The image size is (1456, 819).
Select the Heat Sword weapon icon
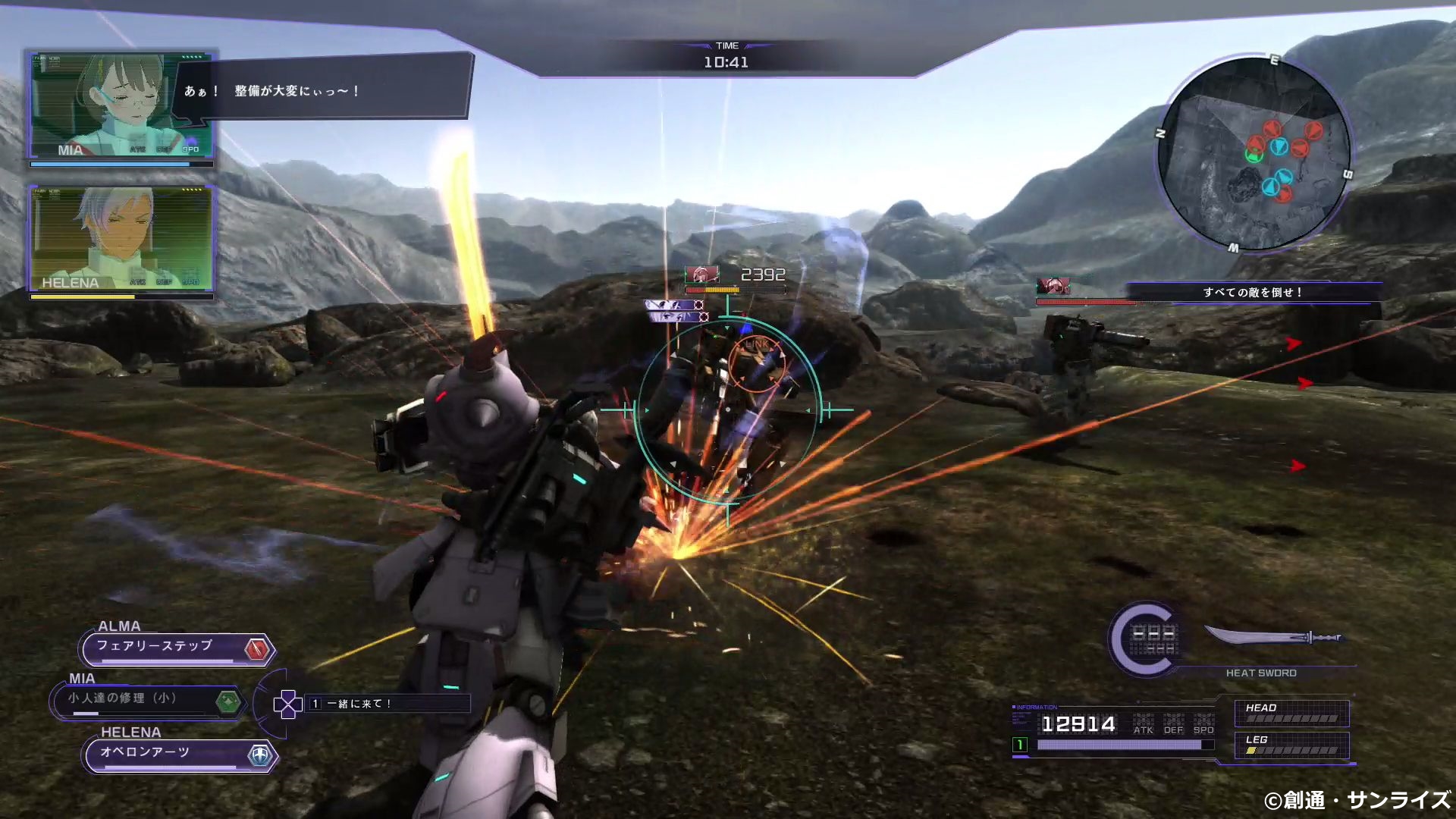(1274, 637)
